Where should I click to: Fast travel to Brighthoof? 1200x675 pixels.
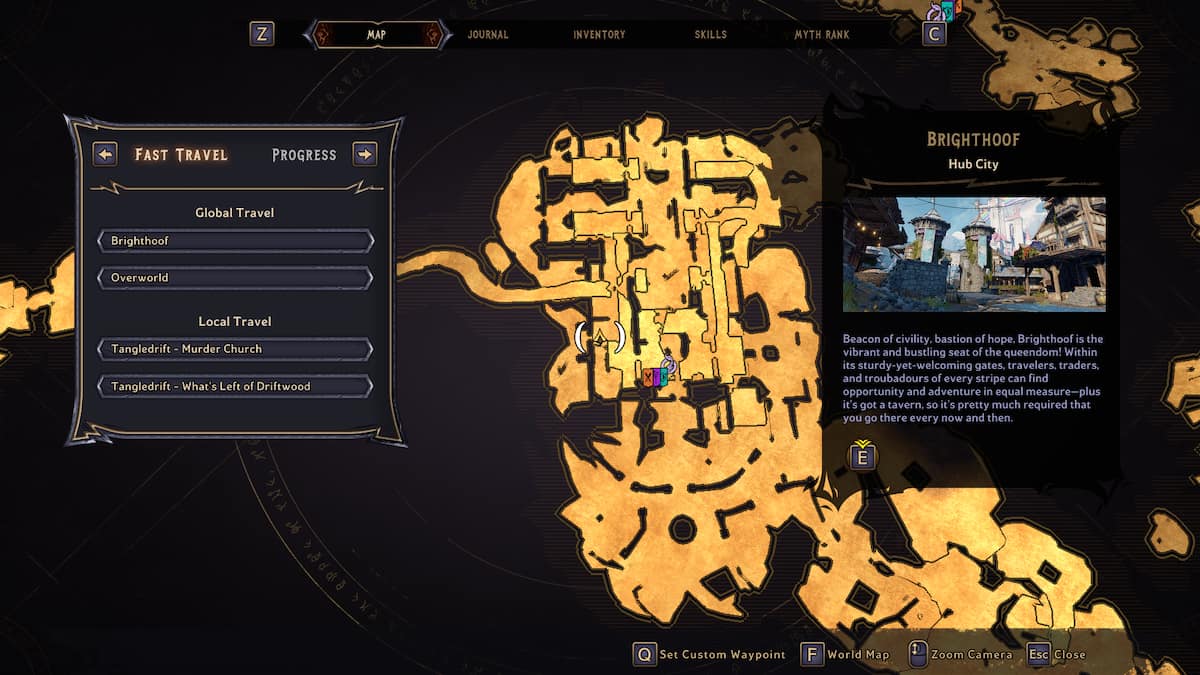point(235,241)
